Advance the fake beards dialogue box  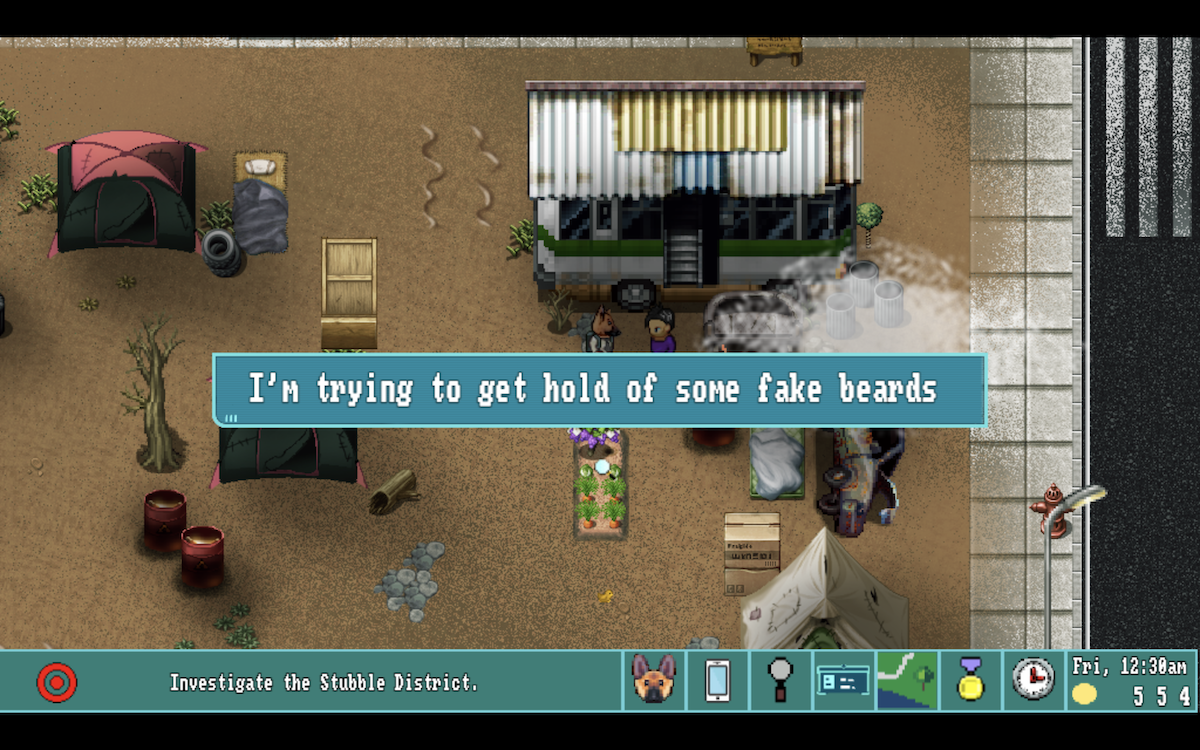[x=599, y=390]
